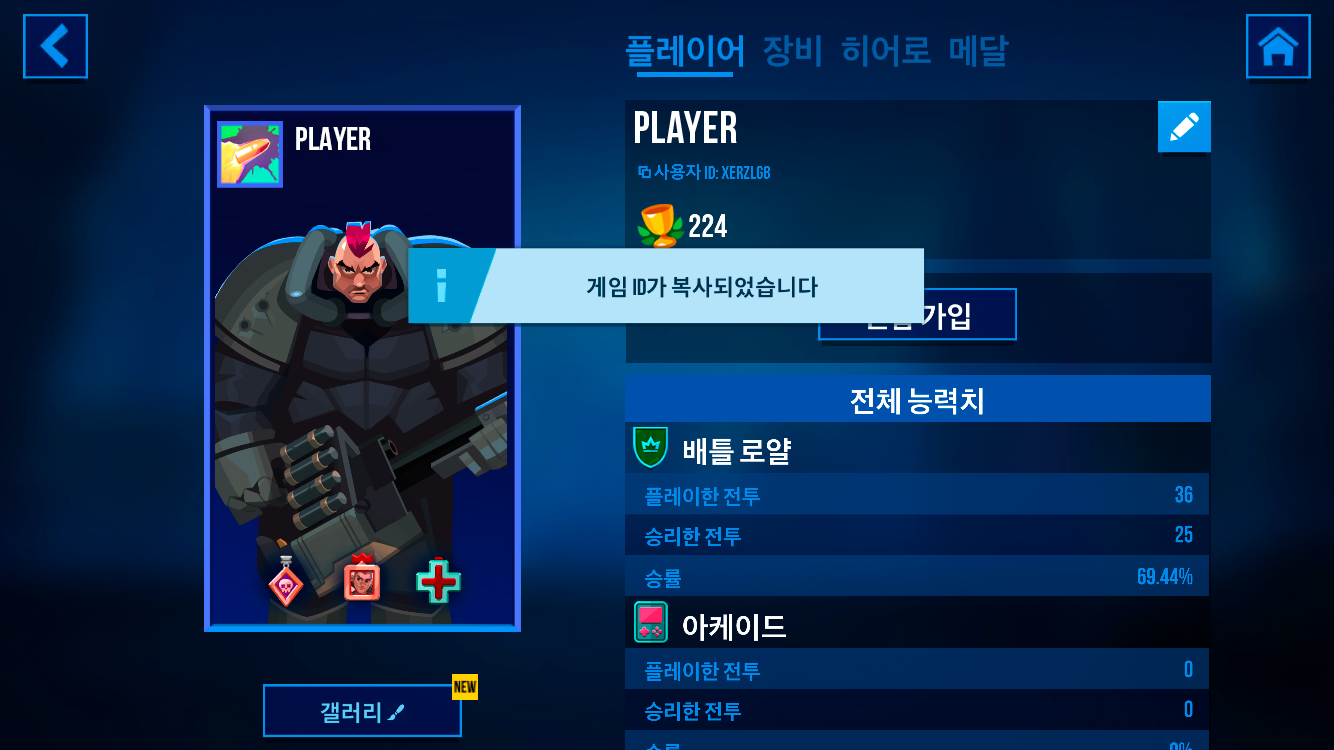Return to the home screen

(1277, 46)
